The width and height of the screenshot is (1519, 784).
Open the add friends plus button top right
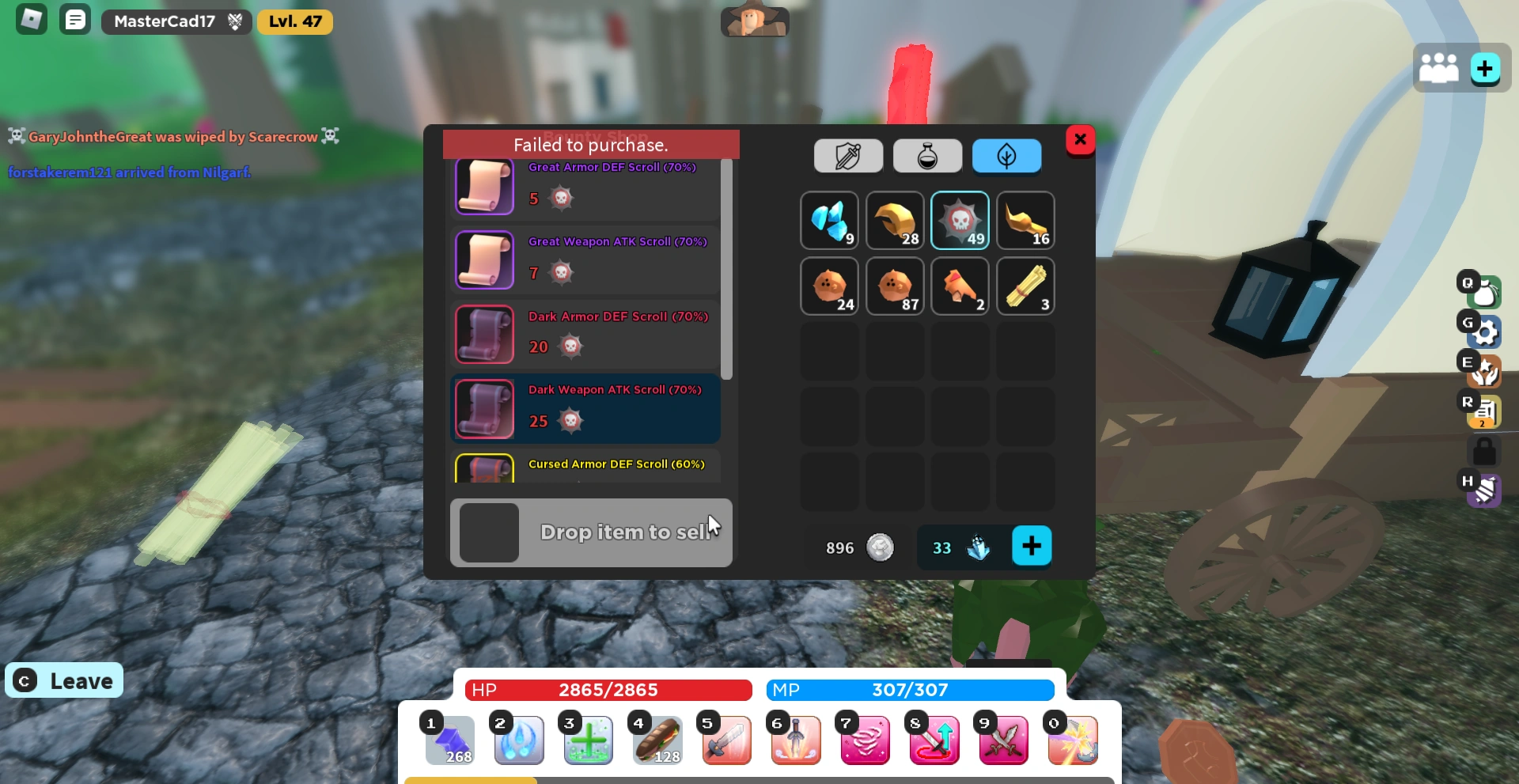(x=1487, y=68)
